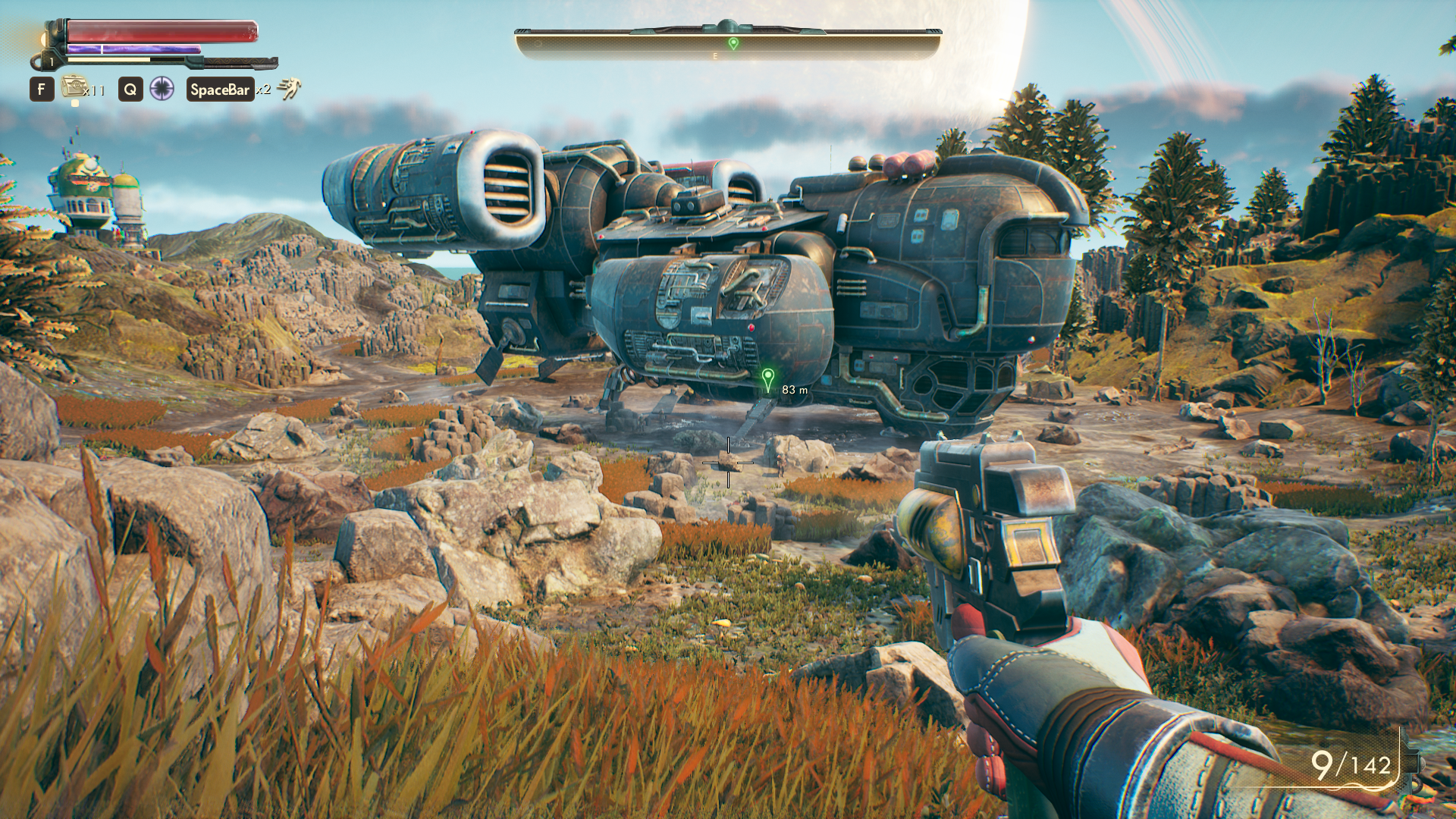Click the green quest marker on the compass
Viewport: 1456px width, 819px height.
pos(733,44)
